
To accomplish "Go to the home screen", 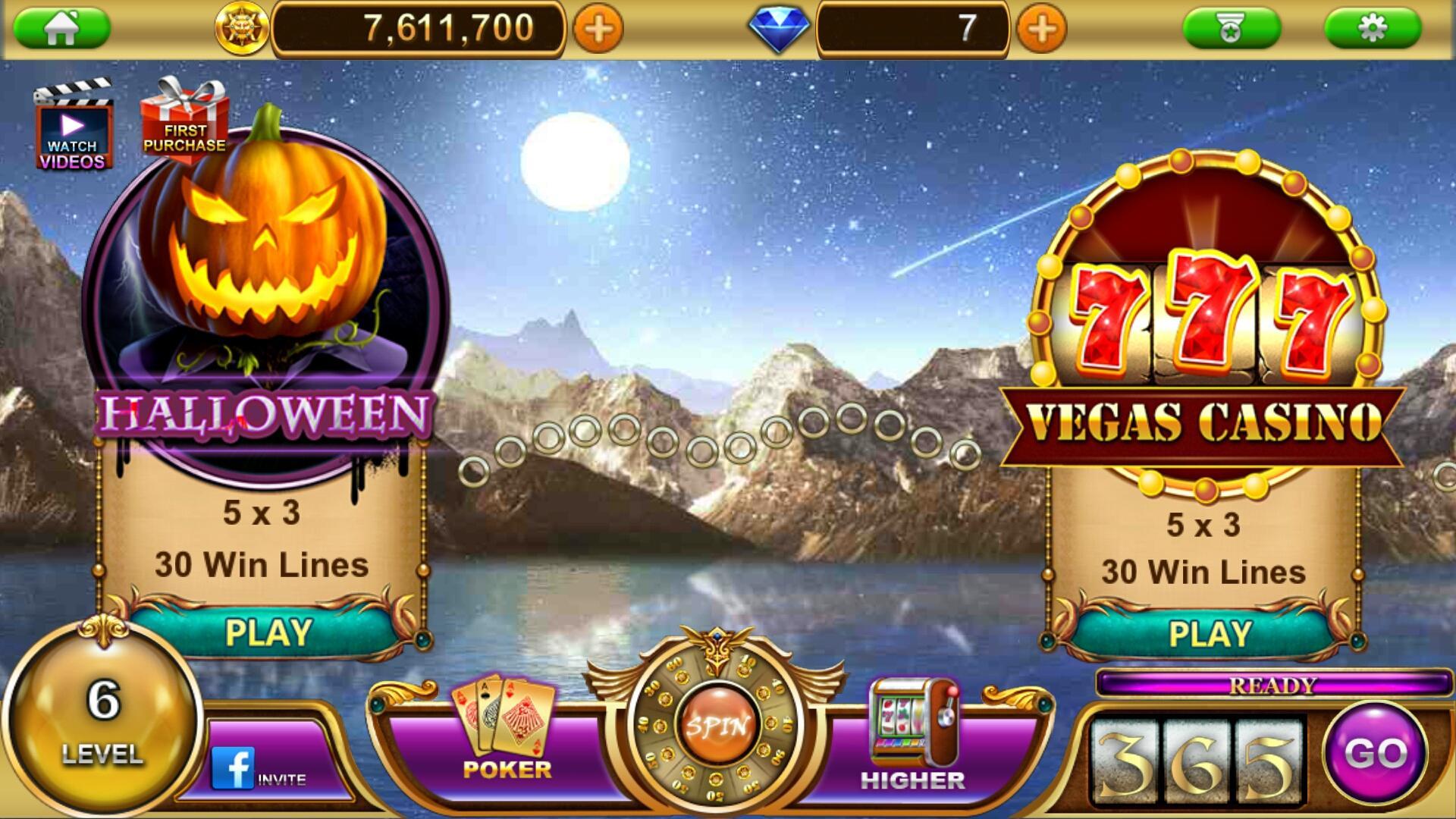I will (x=61, y=29).
